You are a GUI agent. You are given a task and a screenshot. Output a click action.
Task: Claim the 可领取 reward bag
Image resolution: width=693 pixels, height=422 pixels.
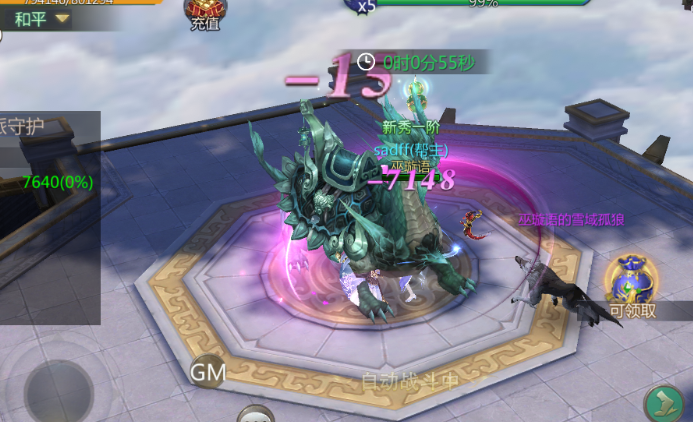tap(631, 285)
